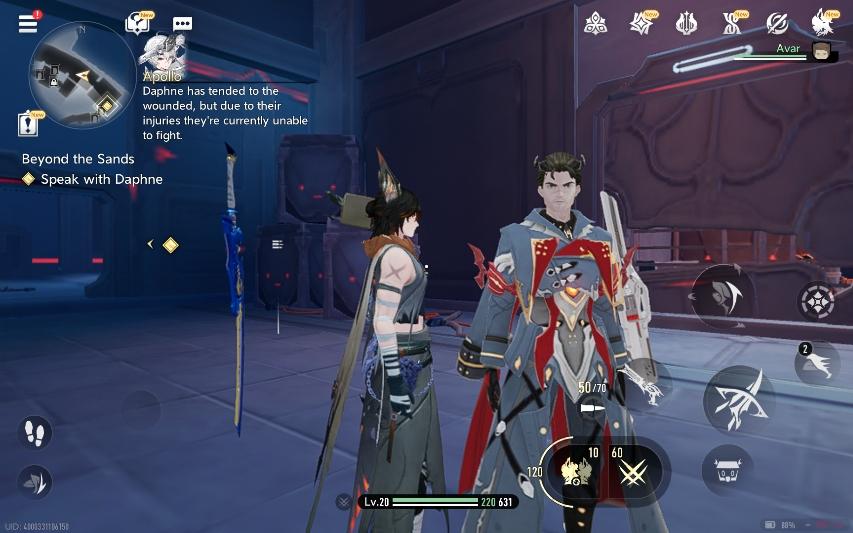Select teammate Avar's portrait
The height and width of the screenshot is (533, 853).
pyautogui.click(x=821, y=52)
